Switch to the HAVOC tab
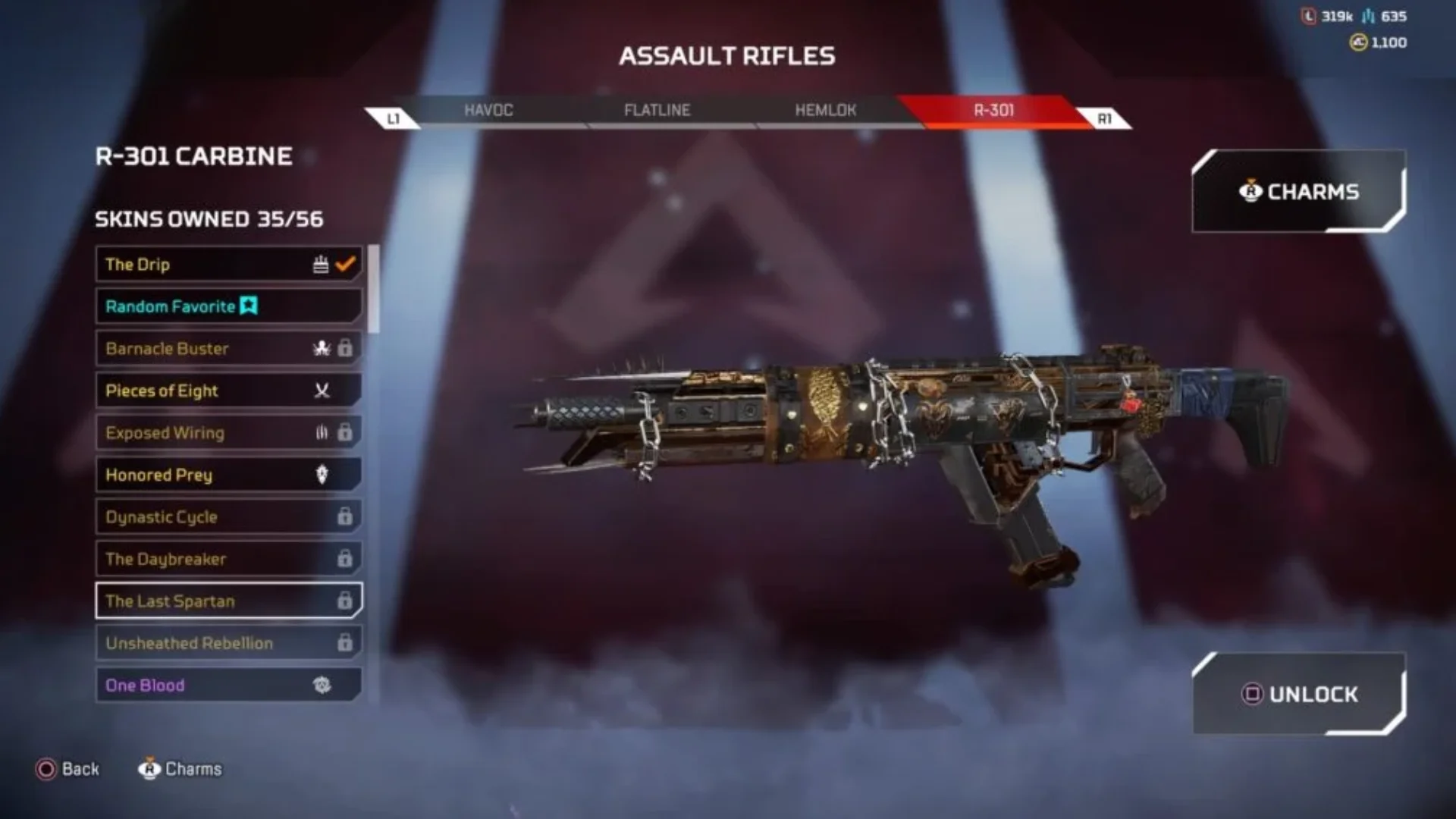The width and height of the screenshot is (1456, 819). point(488,110)
